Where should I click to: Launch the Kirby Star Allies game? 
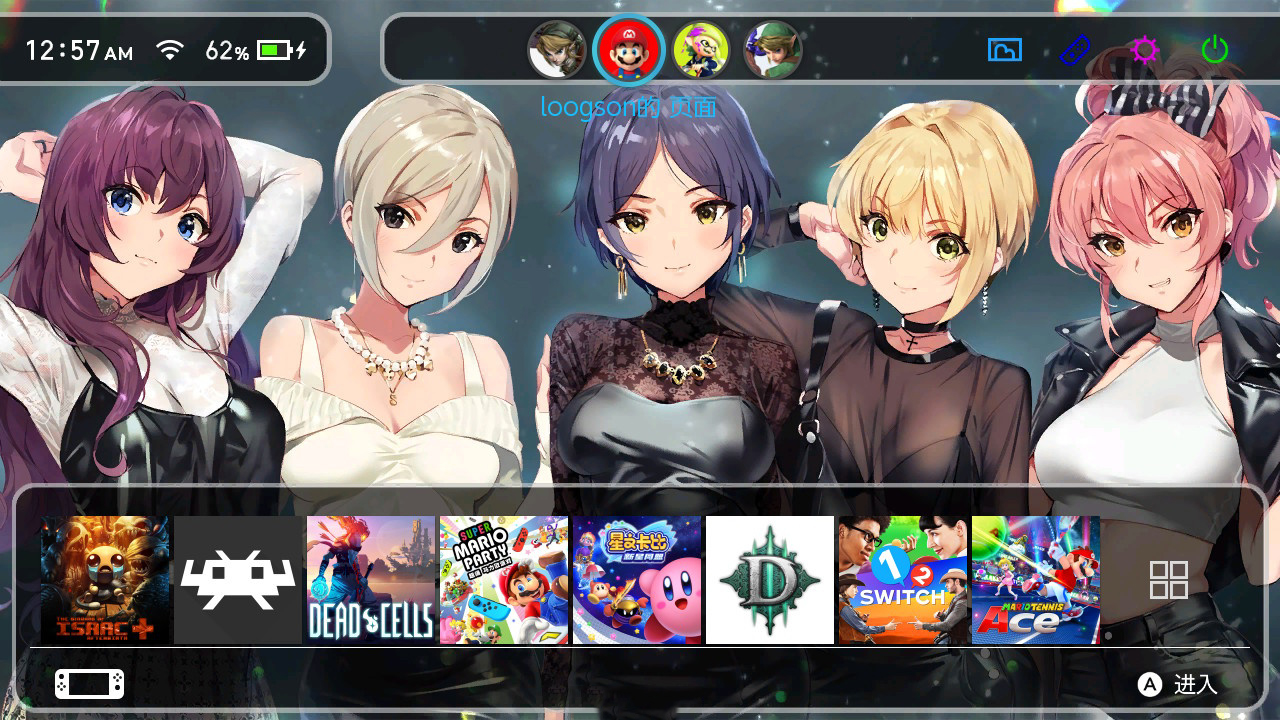click(637, 580)
